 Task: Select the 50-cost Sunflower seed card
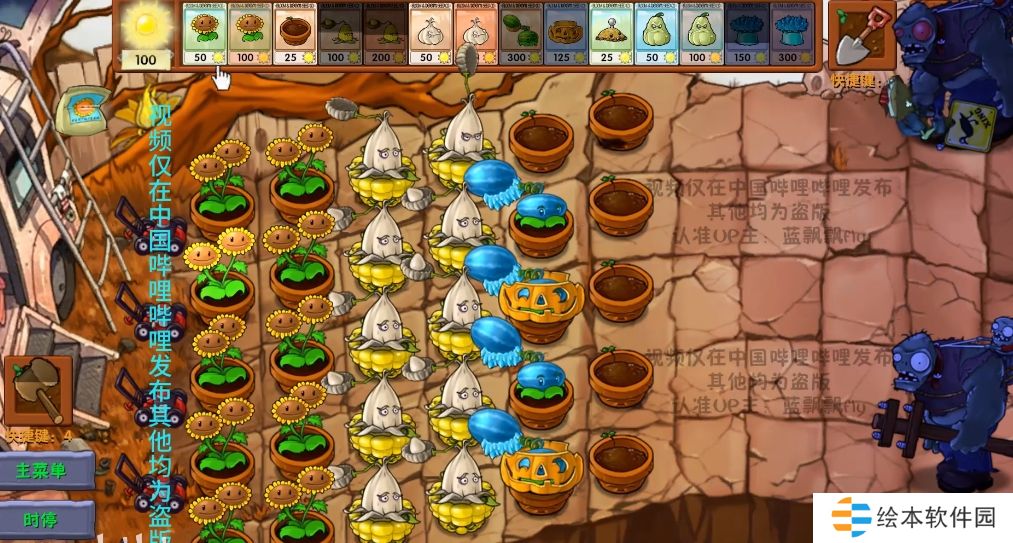(x=202, y=36)
